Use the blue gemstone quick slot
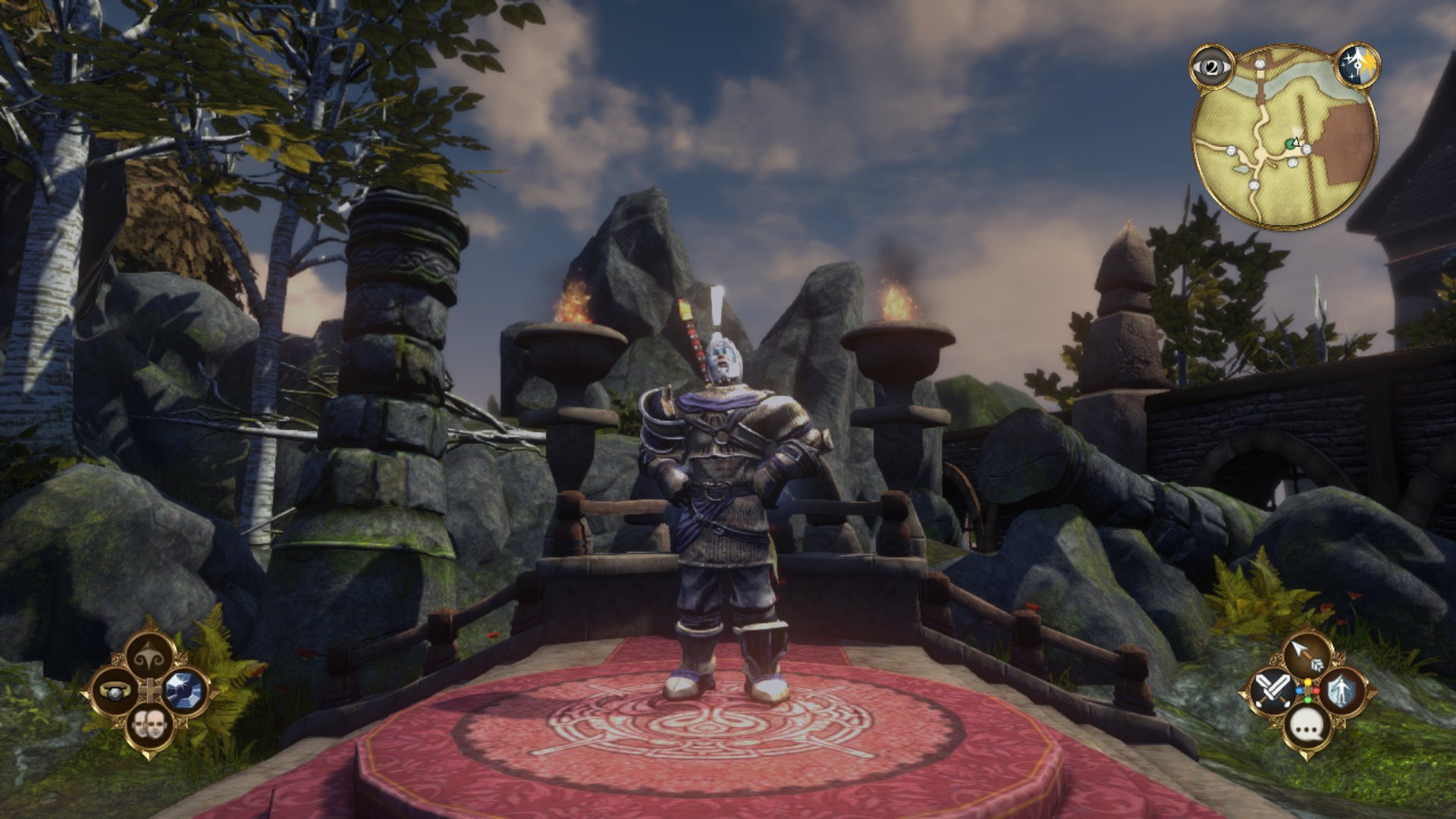 pyautogui.click(x=186, y=691)
